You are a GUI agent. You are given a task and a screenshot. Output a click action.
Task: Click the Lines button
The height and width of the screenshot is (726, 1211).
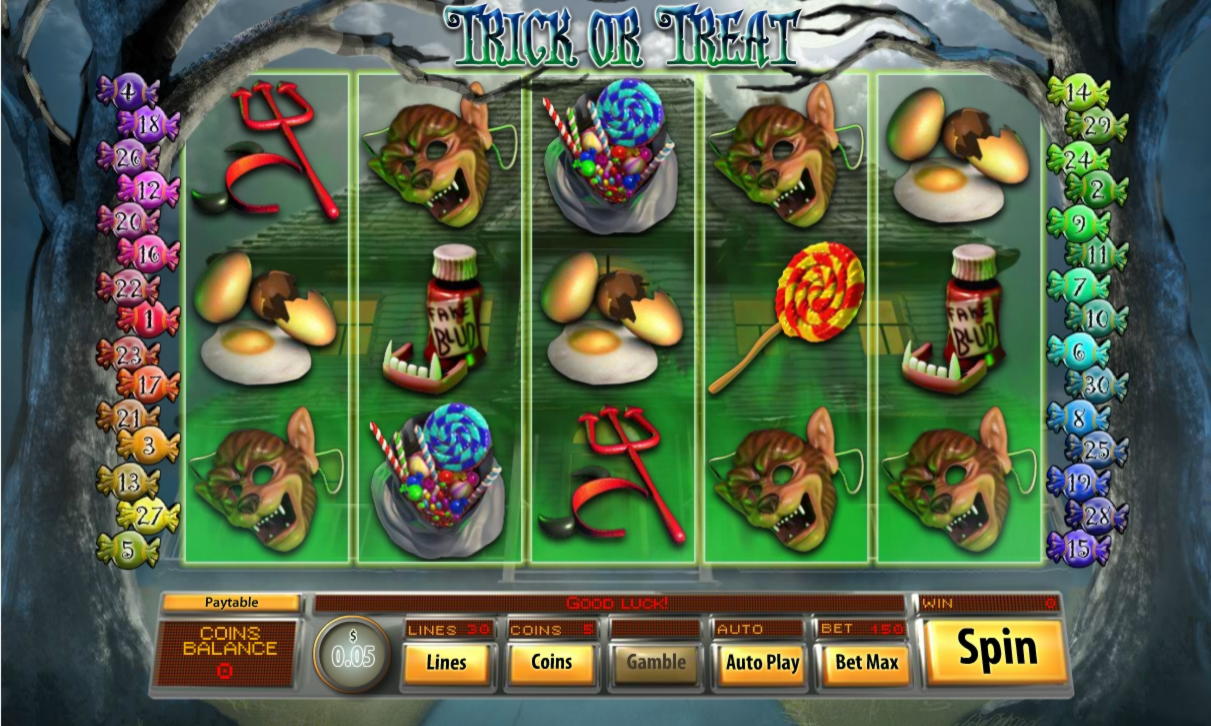[x=446, y=662]
